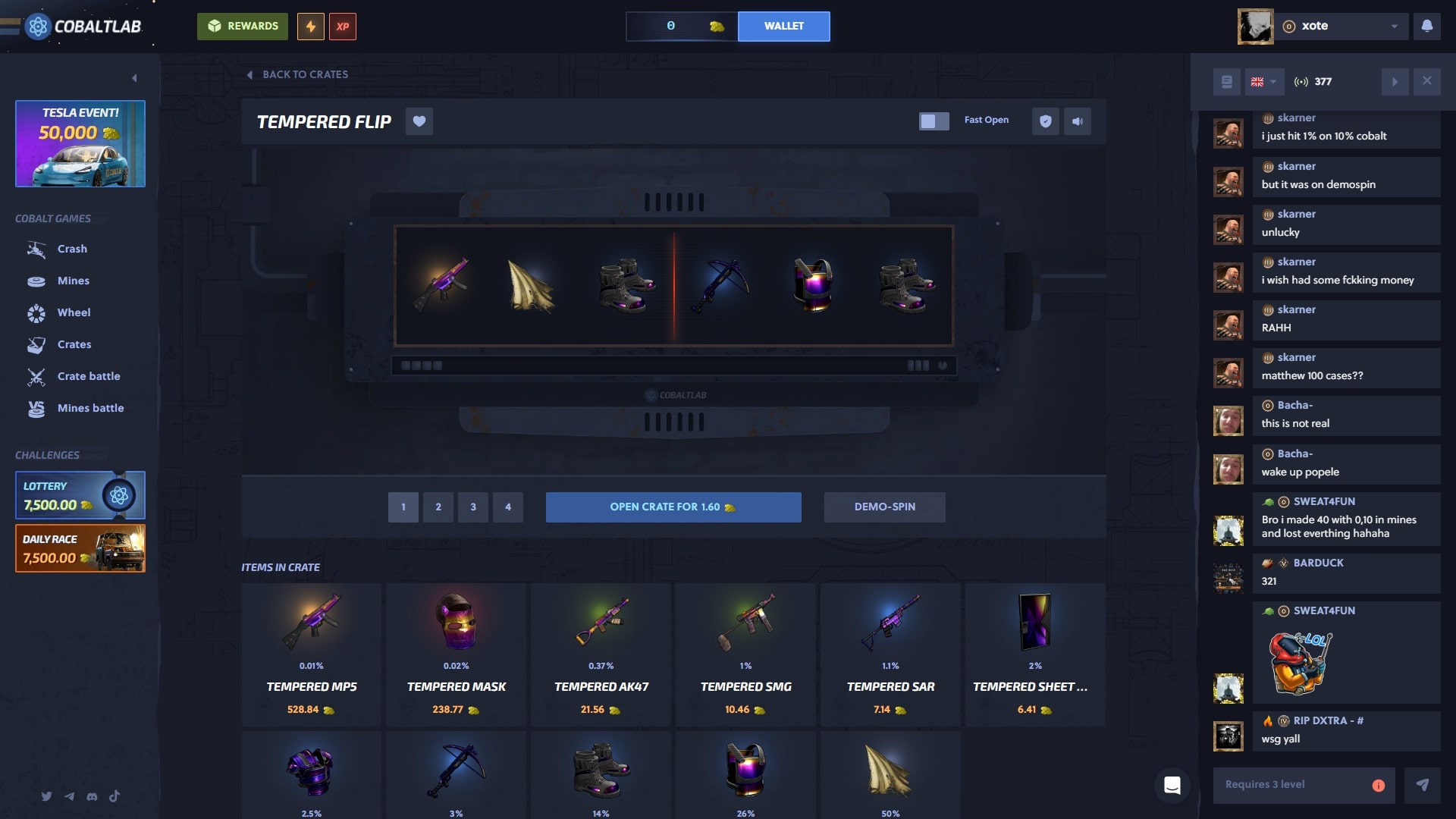The height and width of the screenshot is (819, 1456).
Task: Switch to the WALLET tab
Action: coord(783,26)
